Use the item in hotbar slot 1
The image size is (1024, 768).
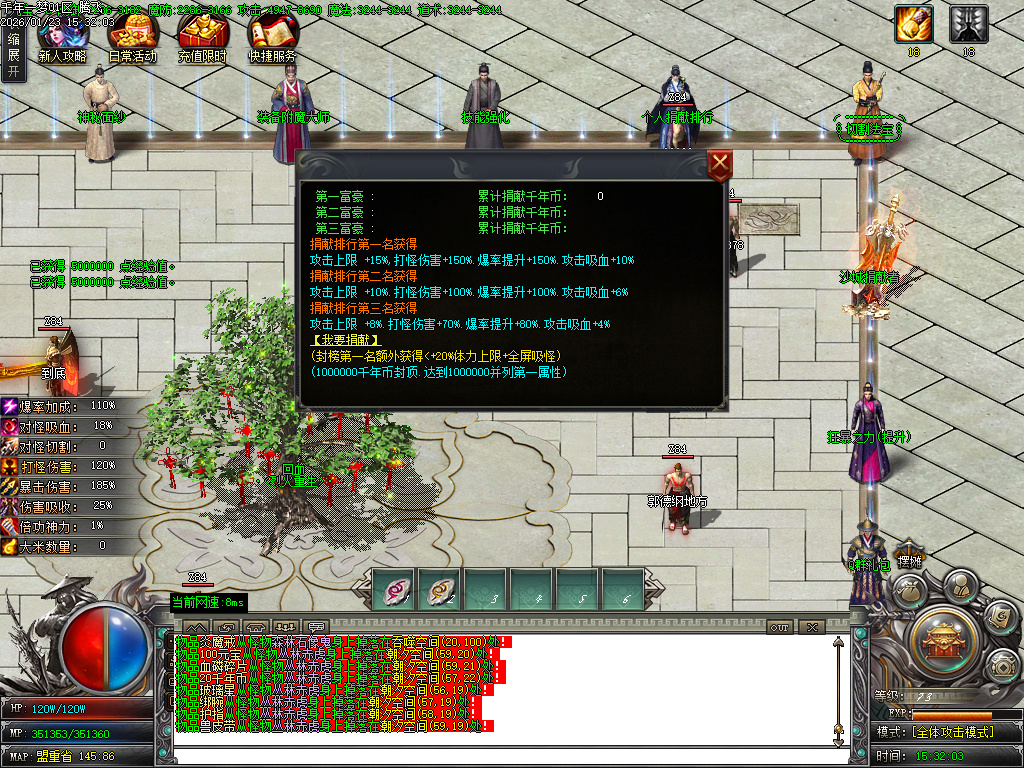(395, 589)
